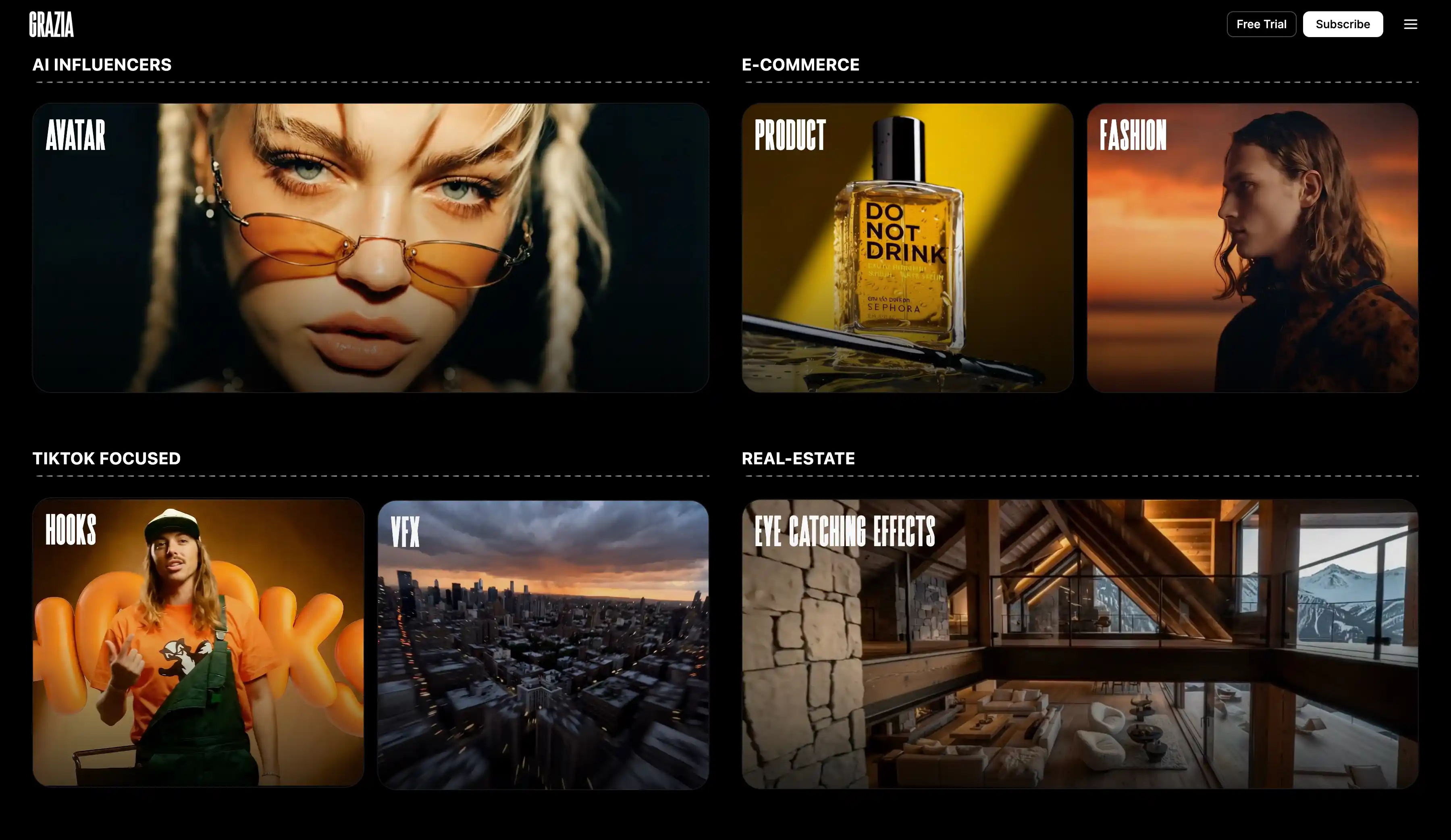This screenshot has height=840, width=1451.
Task: Go to the Grazia logo home link
Action: (52, 24)
